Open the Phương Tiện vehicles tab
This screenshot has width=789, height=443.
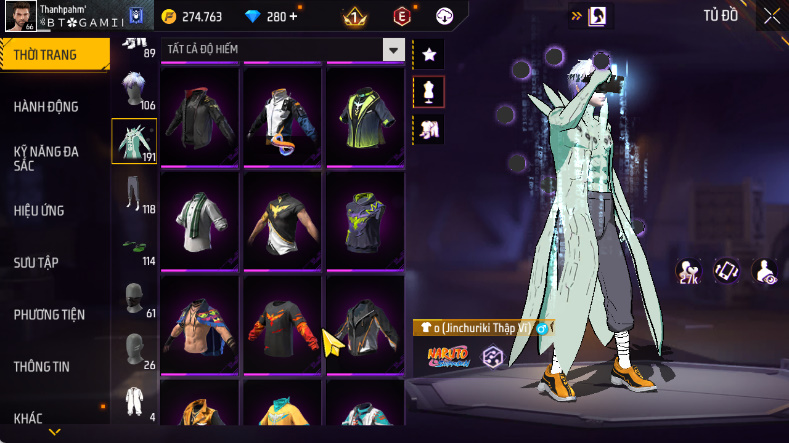pyautogui.click(x=49, y=314)
